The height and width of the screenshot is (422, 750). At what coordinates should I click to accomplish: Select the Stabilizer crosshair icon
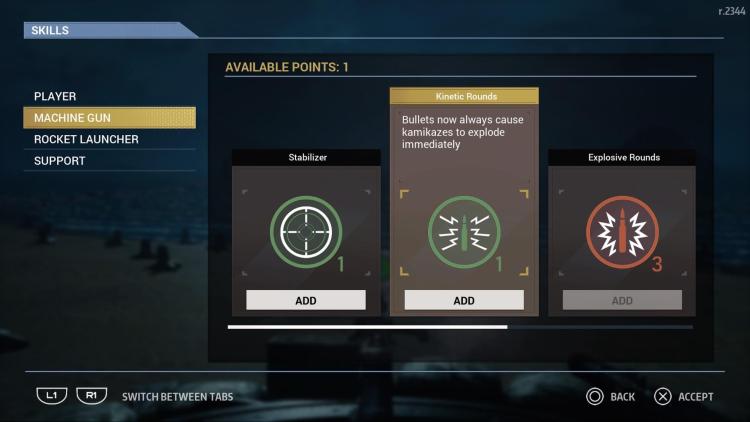pyautogui.click(x=306, y=232)
